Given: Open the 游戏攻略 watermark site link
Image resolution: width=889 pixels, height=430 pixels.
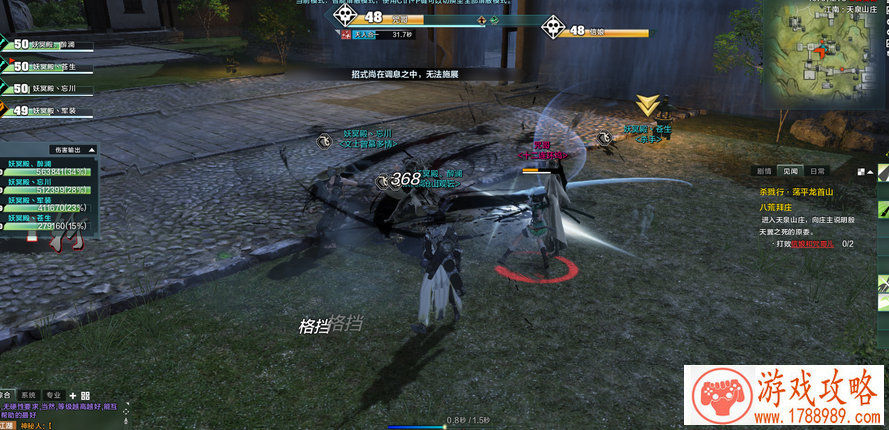Looking at the screenshot, I should [786, 398].
